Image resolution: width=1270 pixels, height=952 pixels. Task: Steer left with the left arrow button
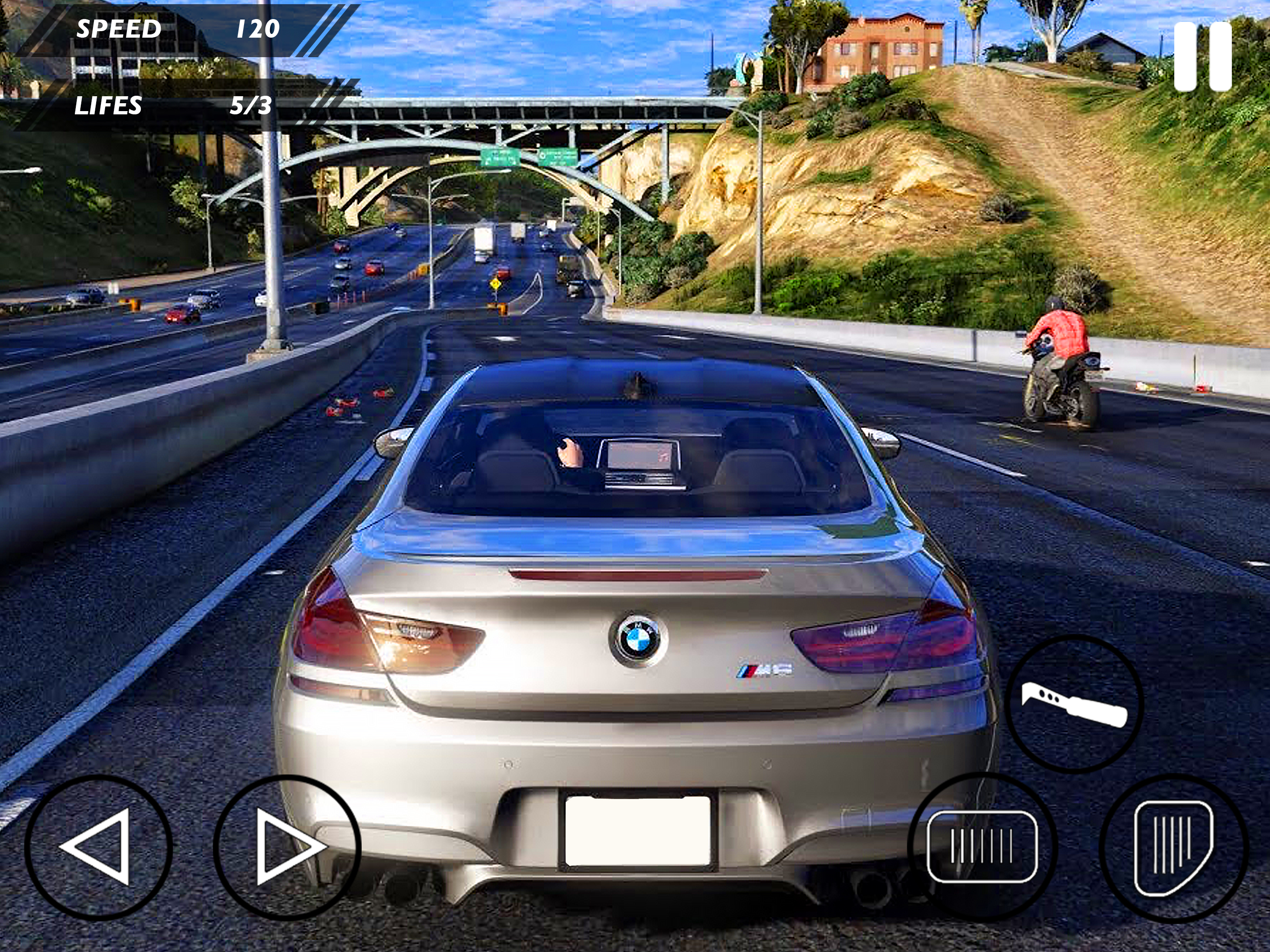coord(98,847)
